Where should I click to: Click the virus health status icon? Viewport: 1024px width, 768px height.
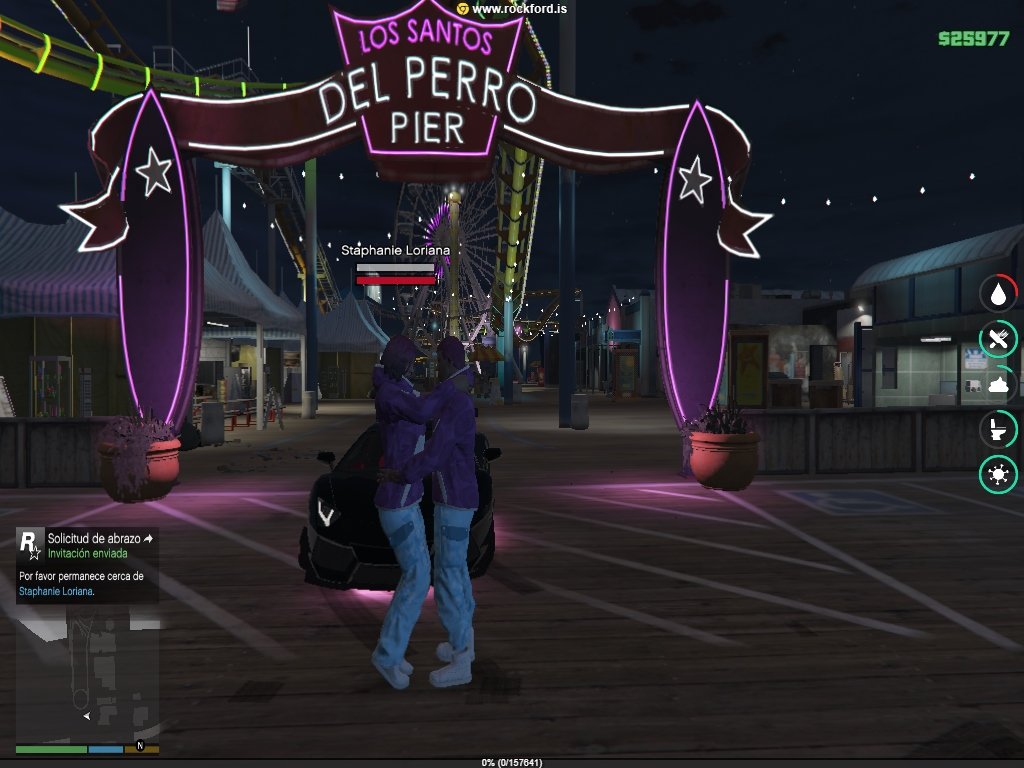coord(998,474)
